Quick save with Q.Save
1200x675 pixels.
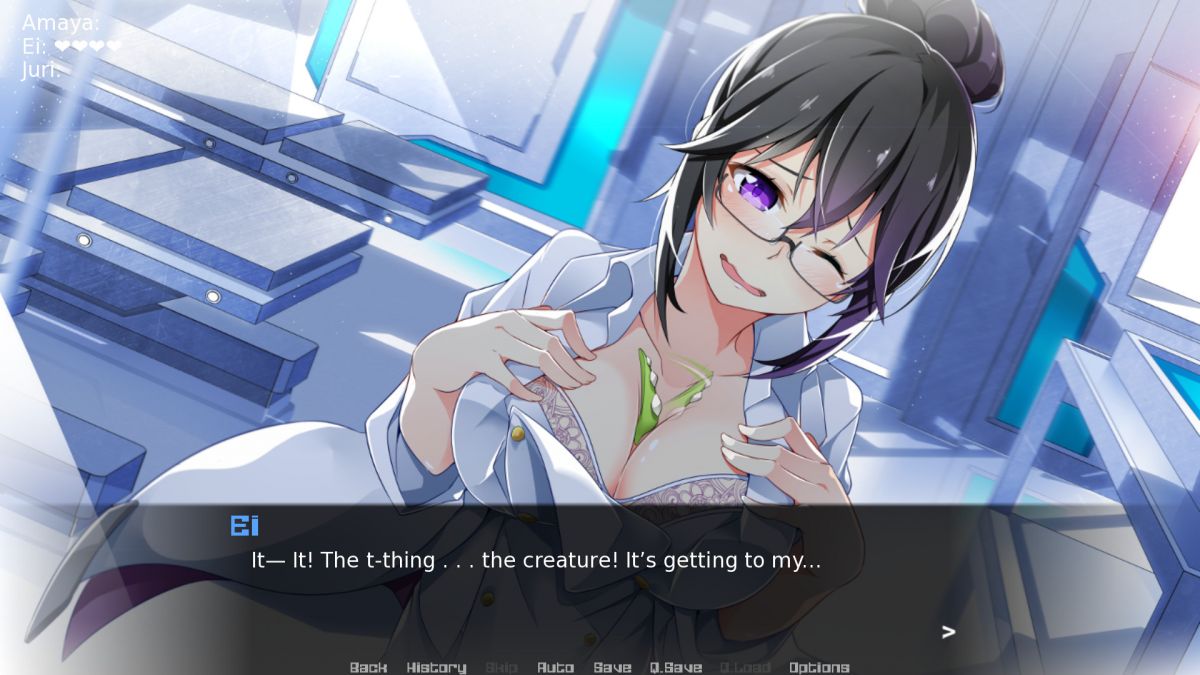675,667
